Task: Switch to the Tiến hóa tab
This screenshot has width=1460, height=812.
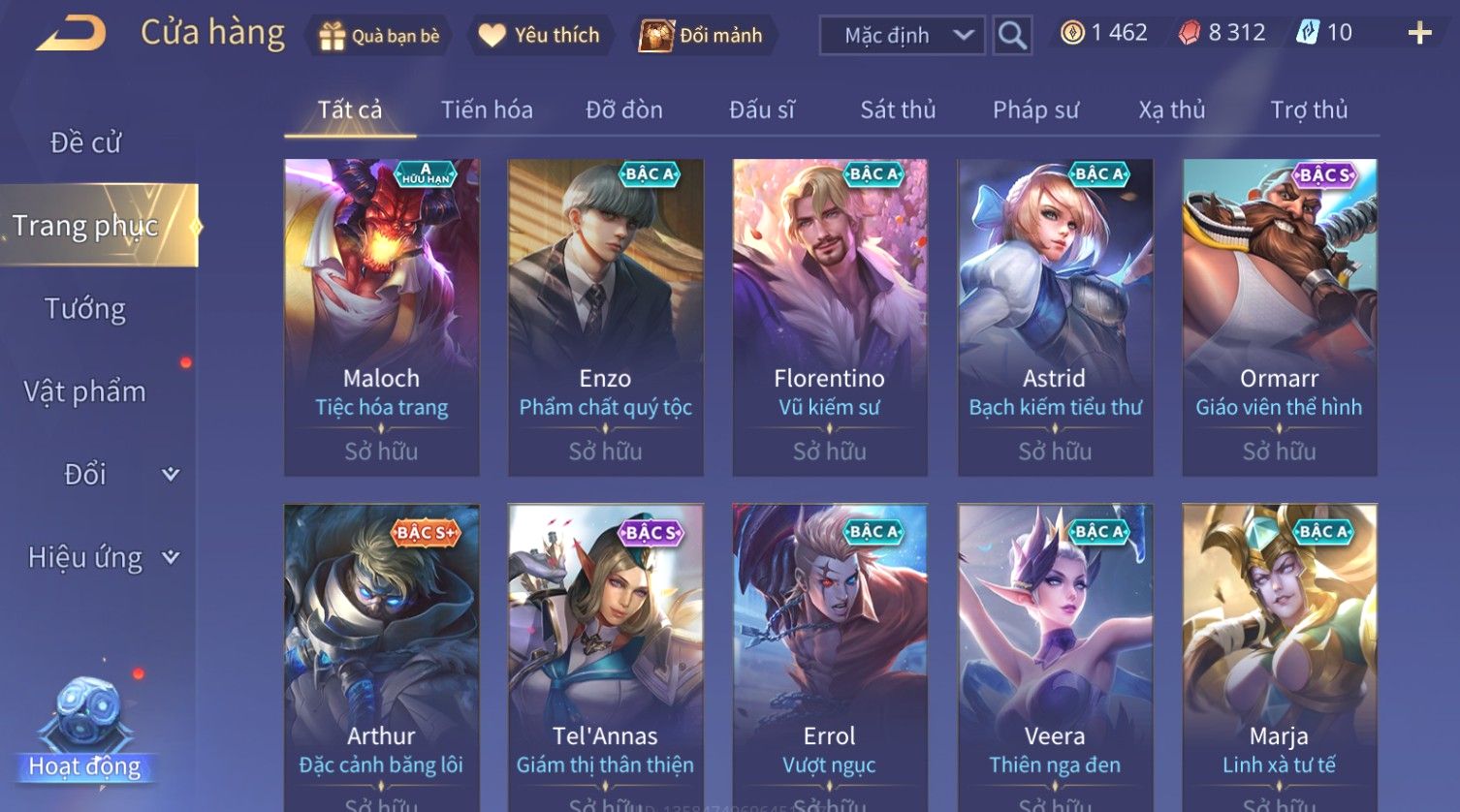Action: [487, 110]
